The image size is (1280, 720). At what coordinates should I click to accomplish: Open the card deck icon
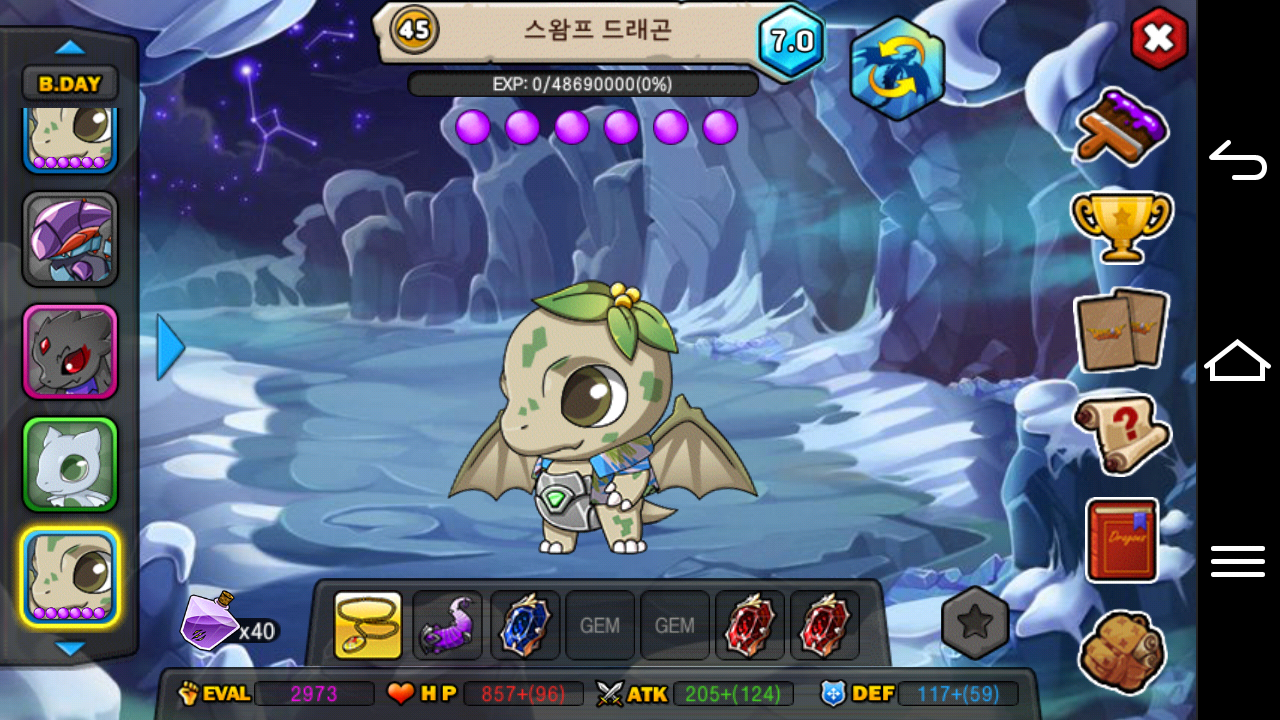(x=1122, y=330)
